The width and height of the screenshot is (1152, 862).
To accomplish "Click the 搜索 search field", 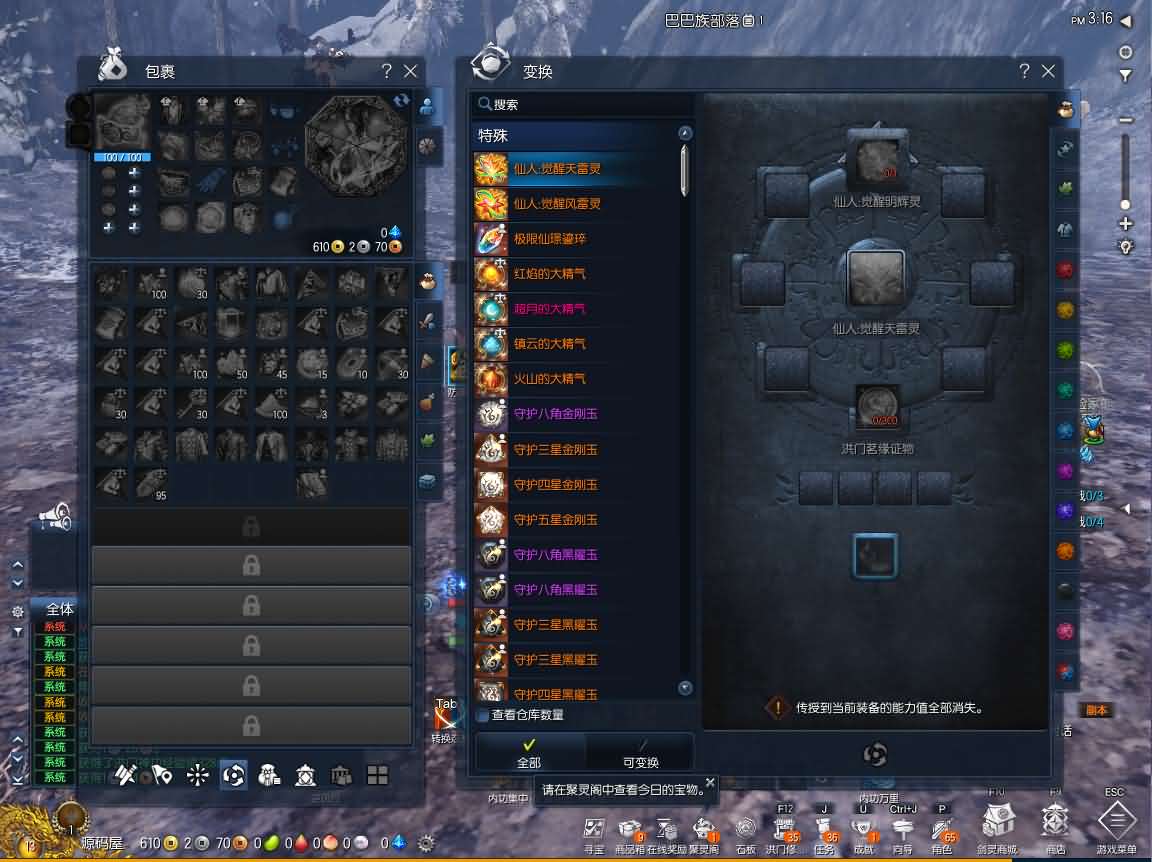I will (x=580, y=104).
